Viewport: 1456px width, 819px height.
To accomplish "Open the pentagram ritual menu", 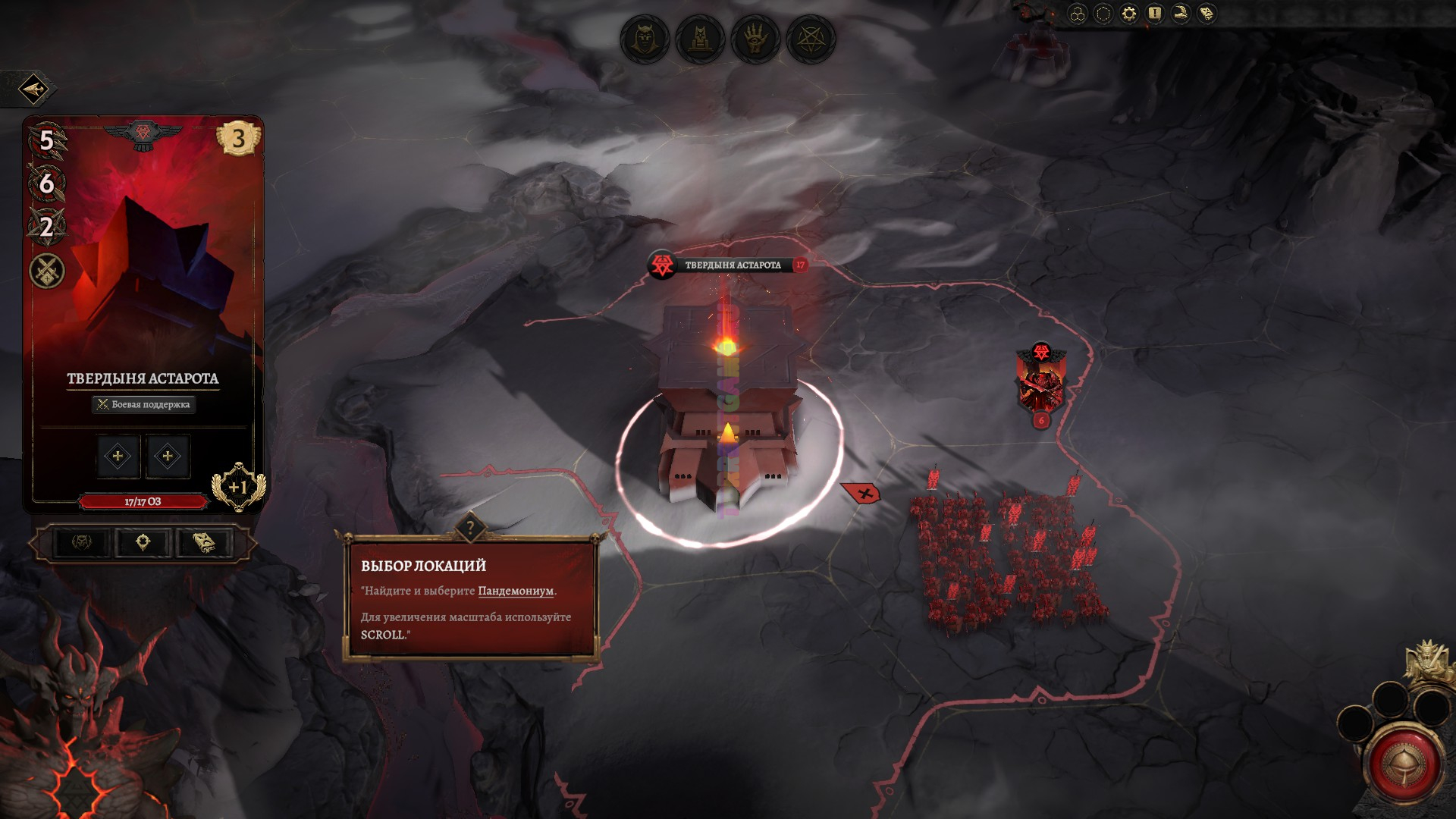I will pyautogui.click(x=811, y=39).
